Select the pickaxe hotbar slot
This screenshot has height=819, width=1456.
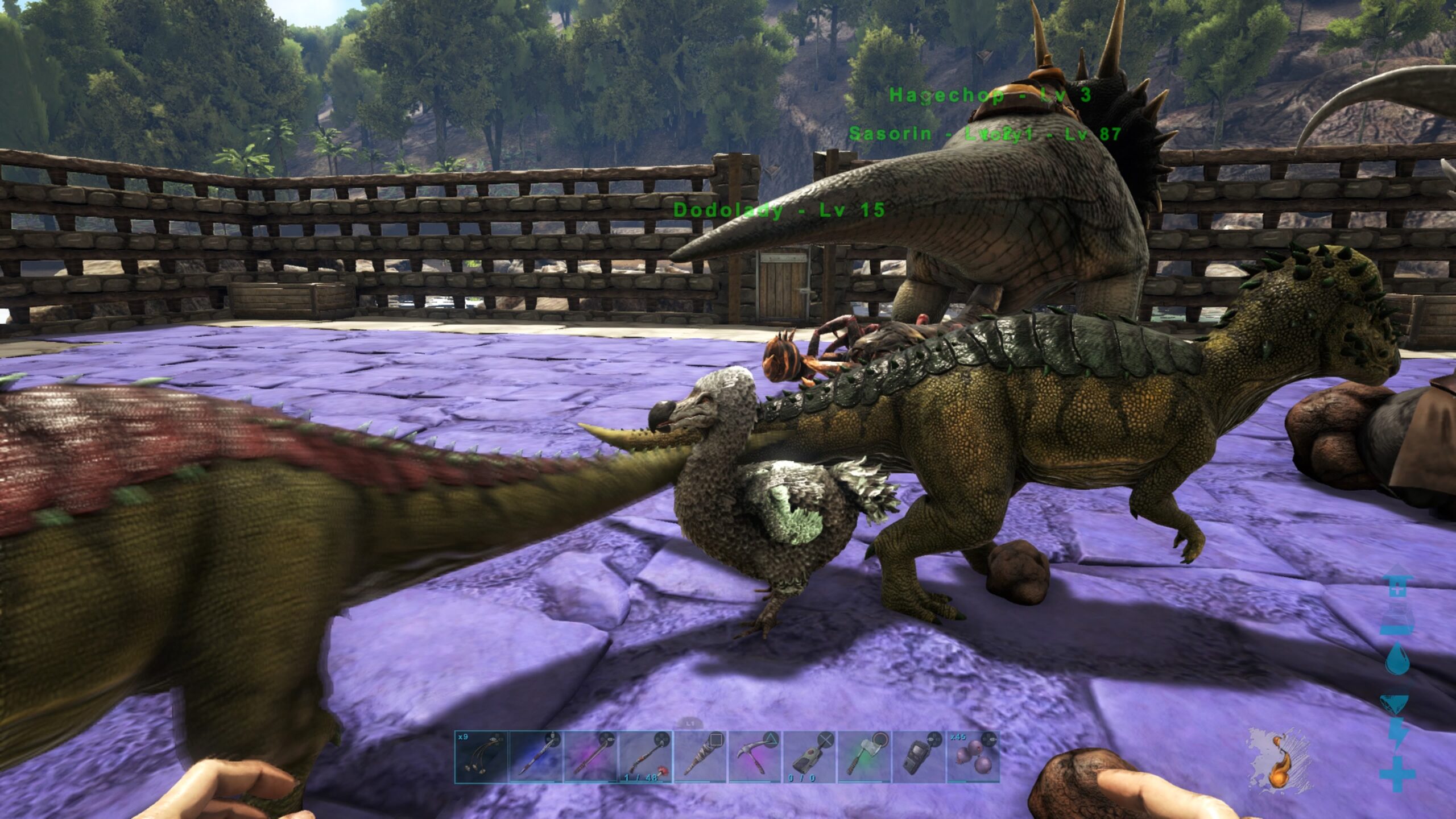pyautogui.click(x=754, y=757)
